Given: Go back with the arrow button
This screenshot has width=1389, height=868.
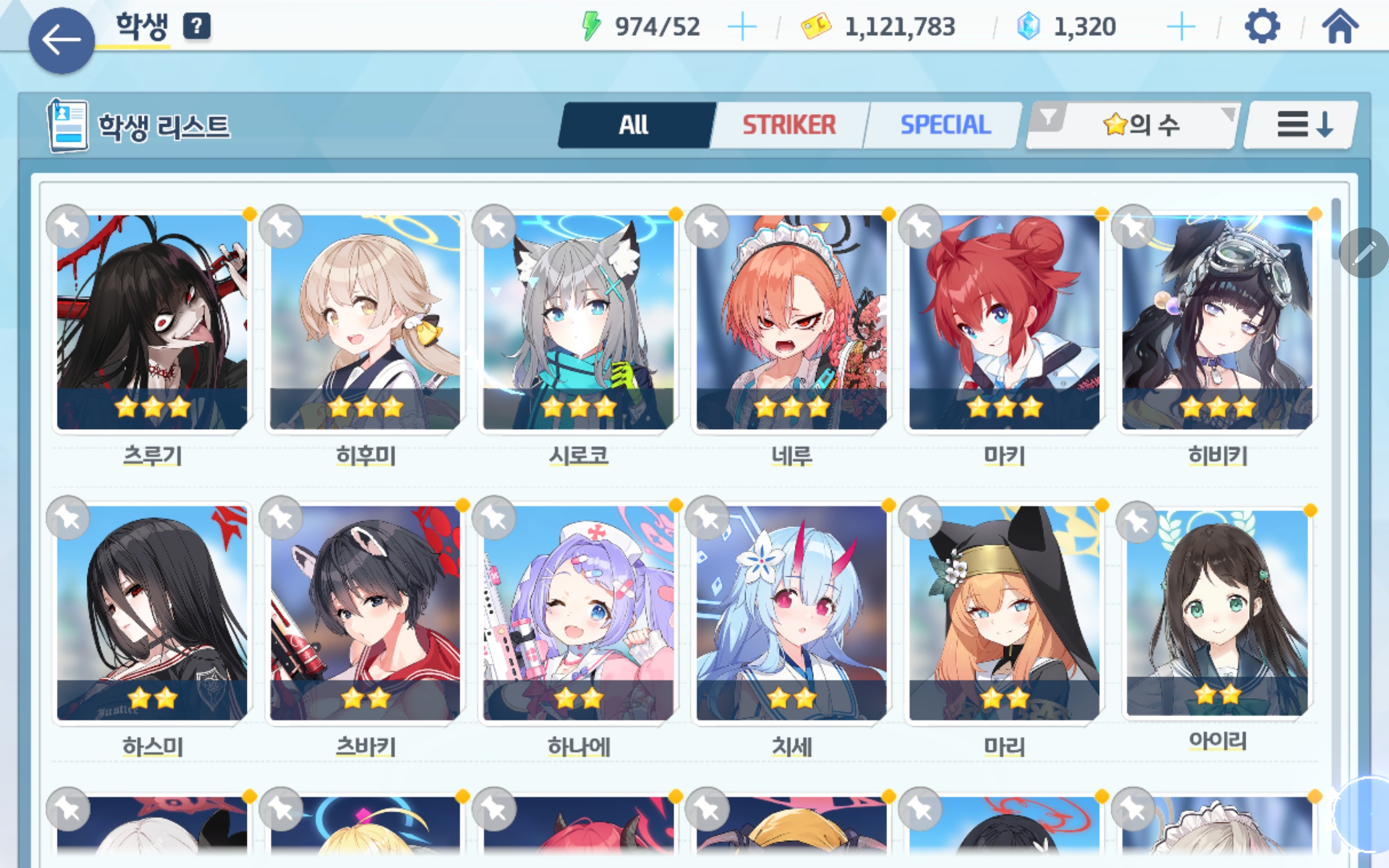Looking at the screenshot, I should 61,41.
